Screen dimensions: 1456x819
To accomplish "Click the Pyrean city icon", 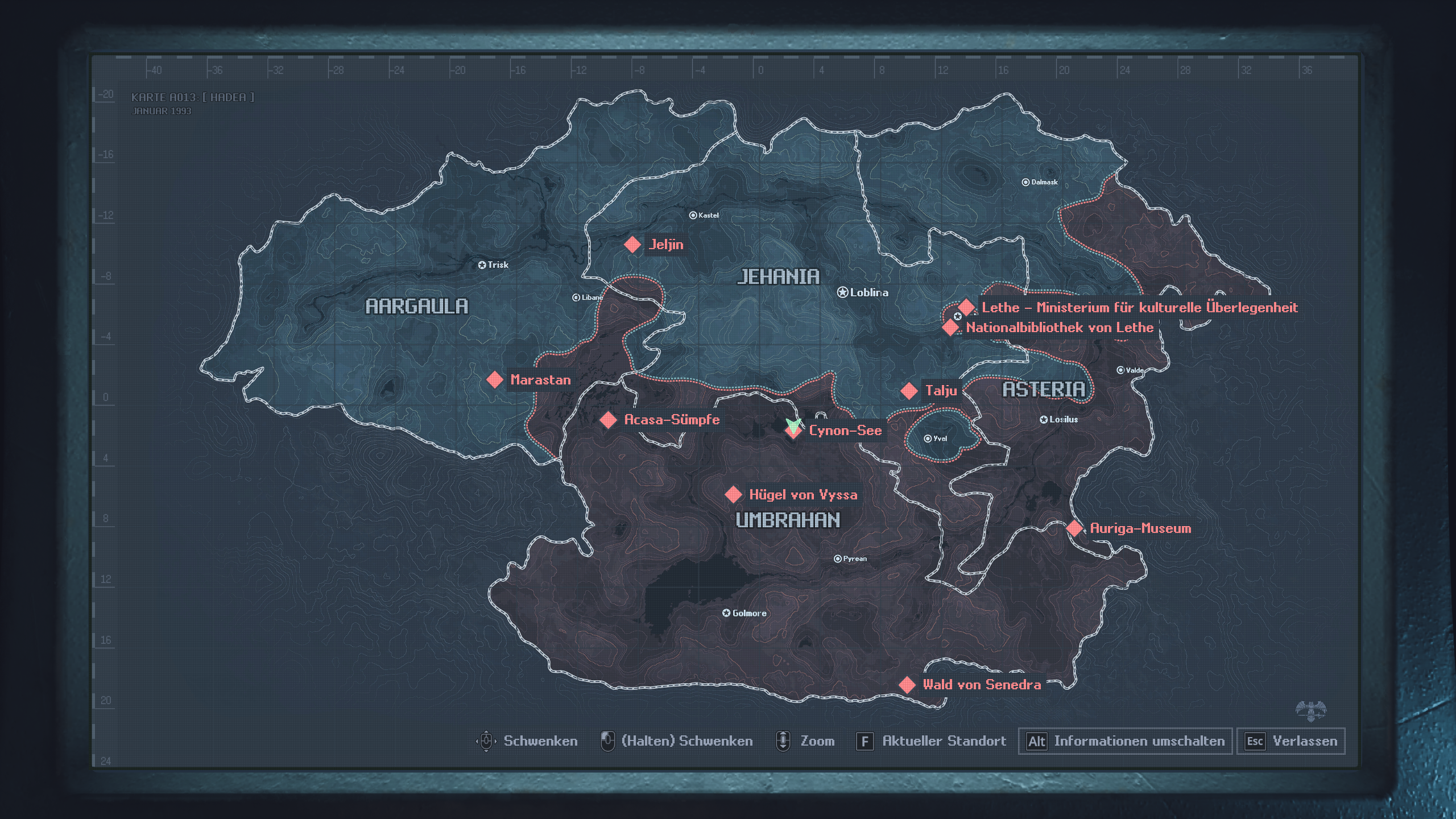I will coord(837,559).
